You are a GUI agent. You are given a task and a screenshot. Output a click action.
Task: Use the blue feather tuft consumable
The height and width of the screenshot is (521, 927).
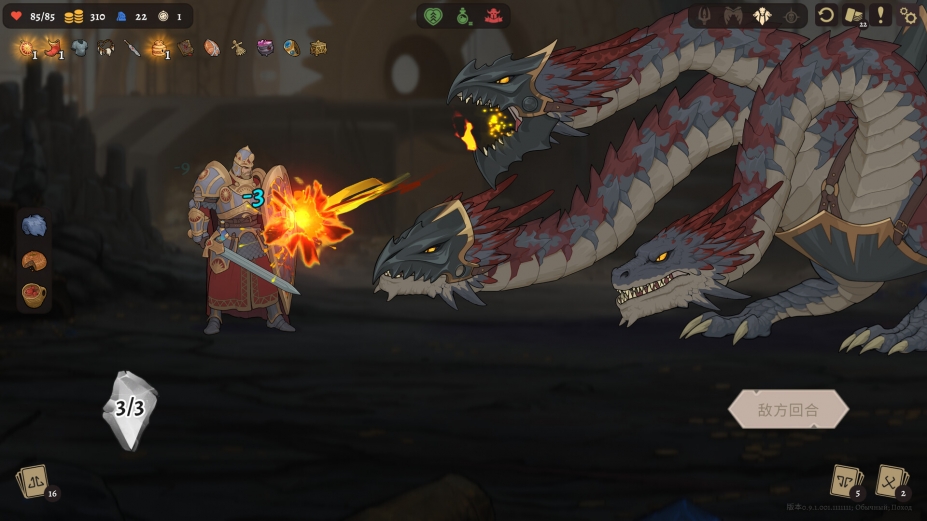tap(34, 226)
